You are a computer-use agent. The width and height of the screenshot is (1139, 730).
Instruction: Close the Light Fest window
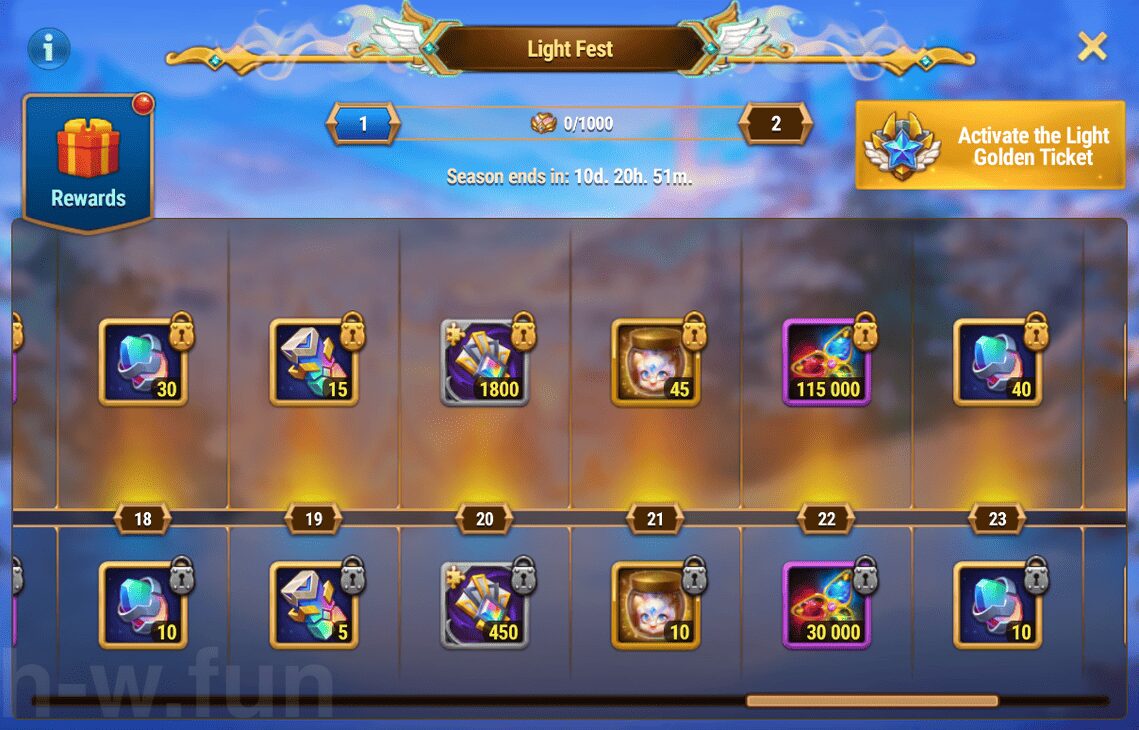(x=1092, y=46)
